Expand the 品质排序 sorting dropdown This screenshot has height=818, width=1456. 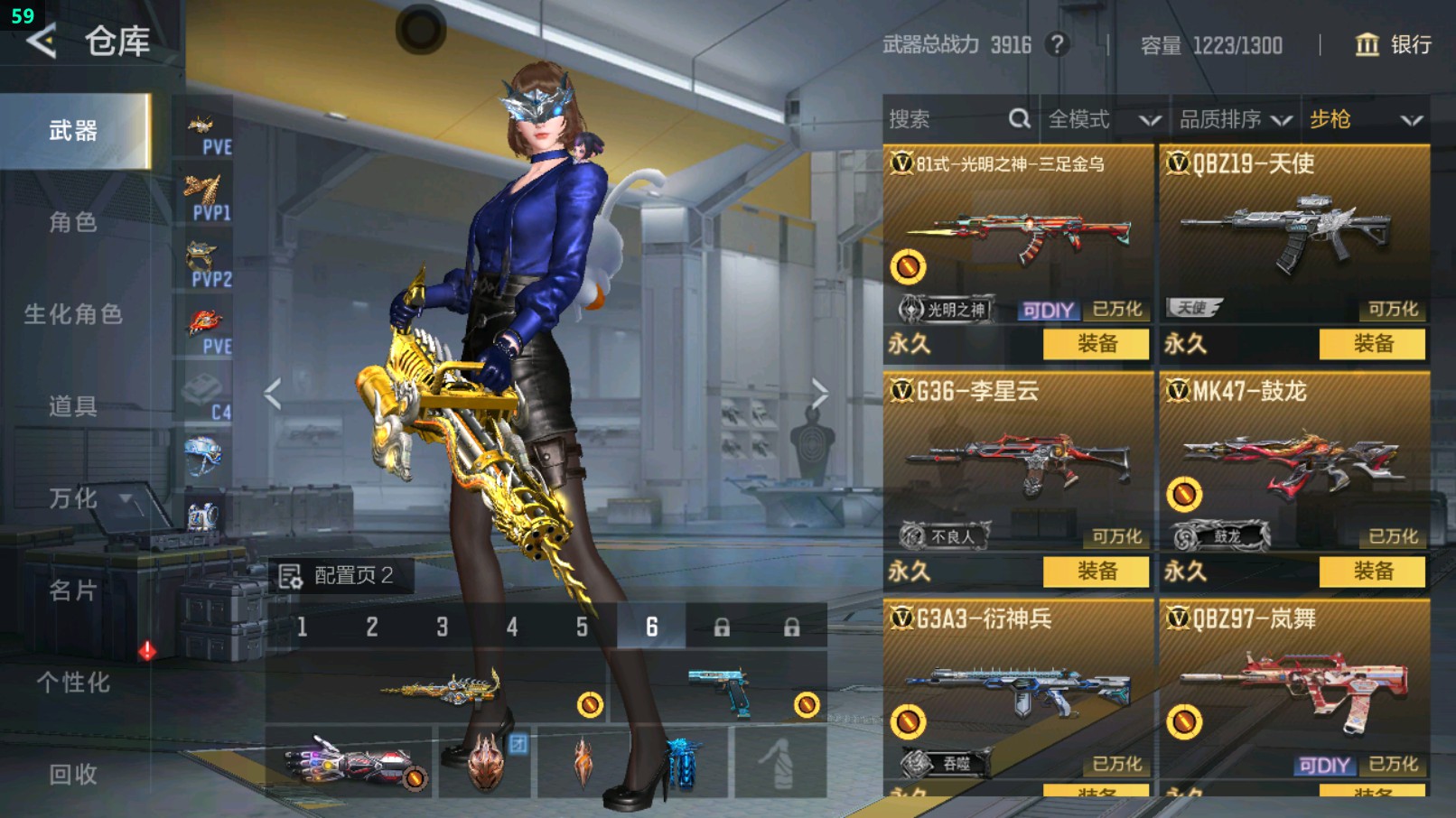[1228, 118]
